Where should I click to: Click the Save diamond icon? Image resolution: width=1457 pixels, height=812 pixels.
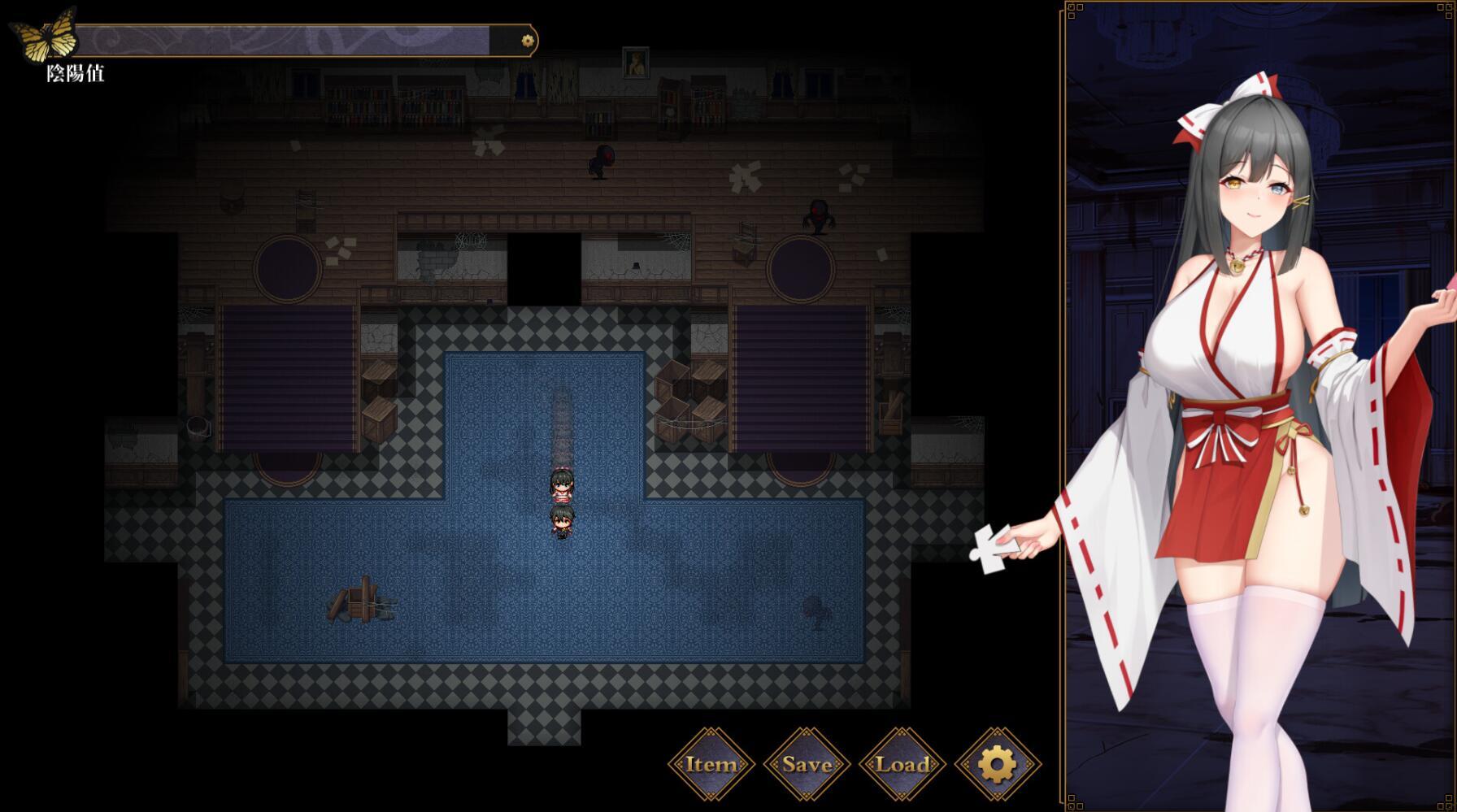tap(806, 765)
